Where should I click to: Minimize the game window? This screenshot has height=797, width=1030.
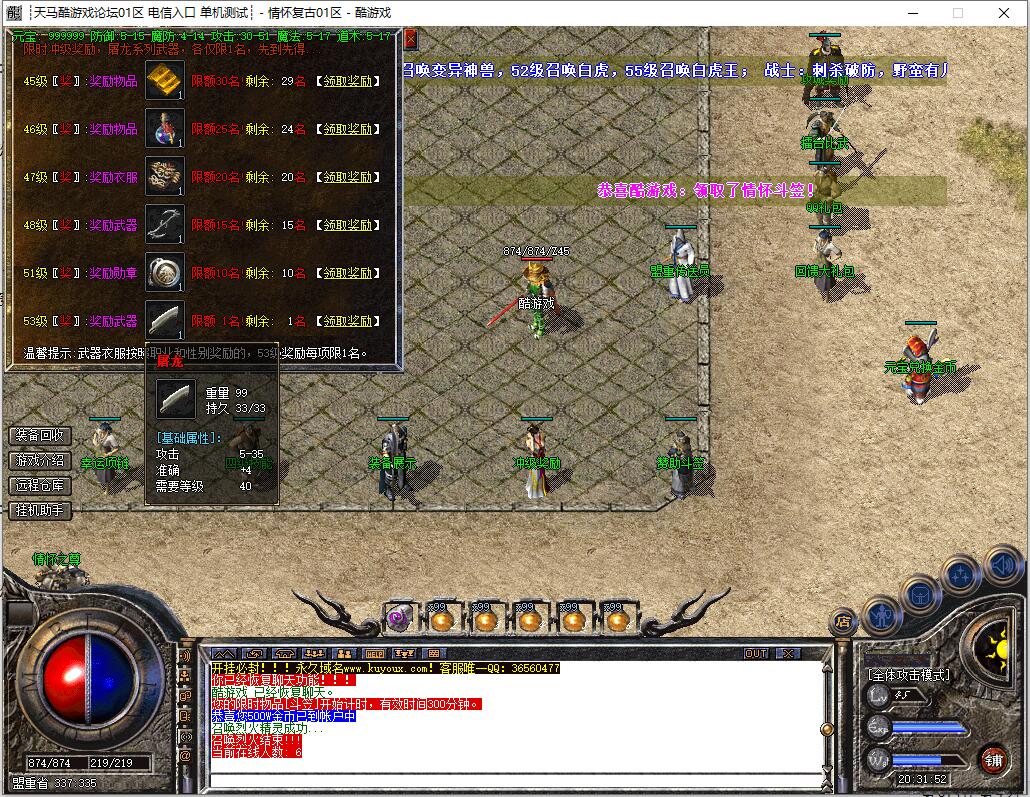(912, 13)
